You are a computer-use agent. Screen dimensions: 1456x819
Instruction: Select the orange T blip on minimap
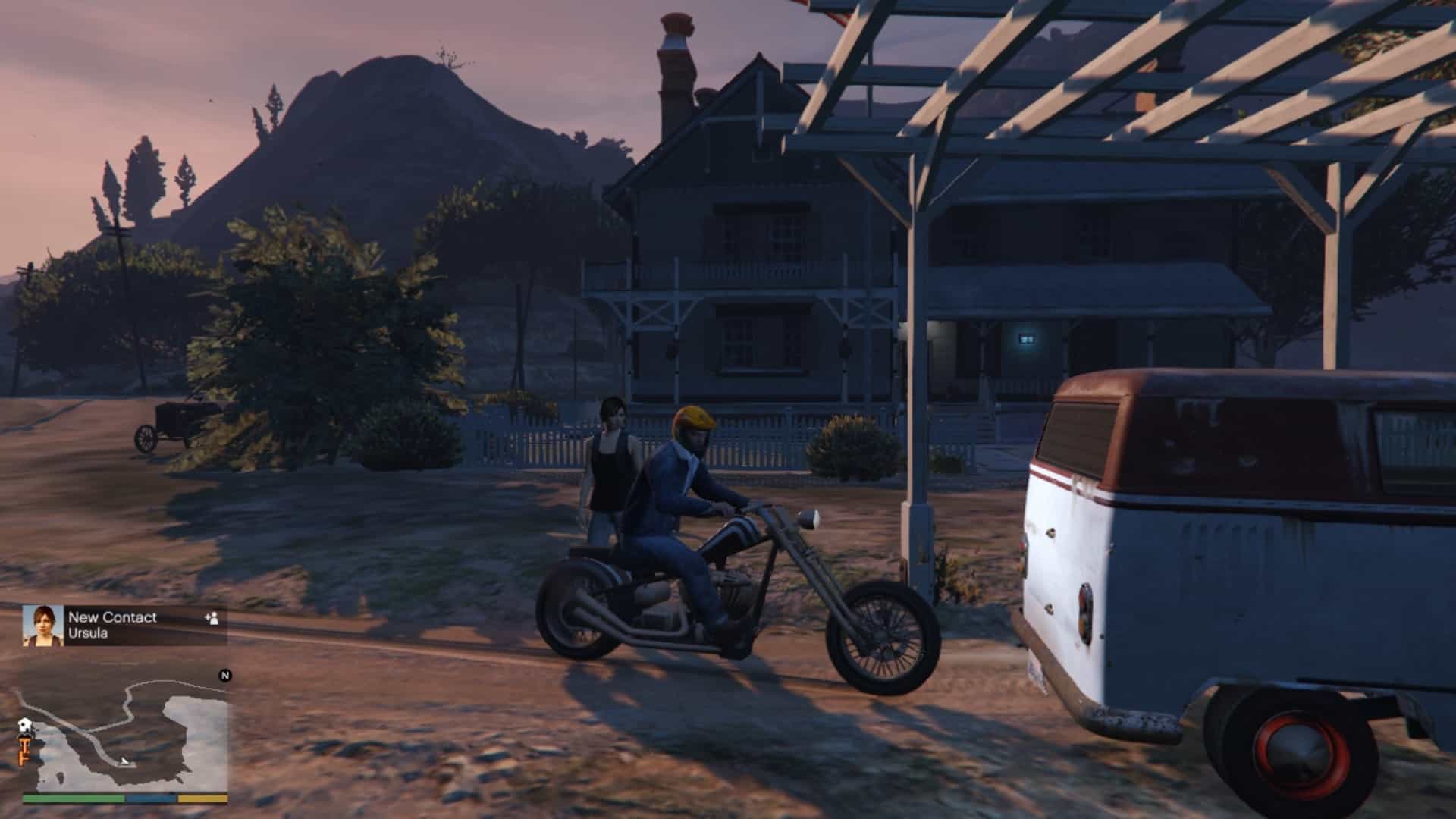click(x=24, y=743)
